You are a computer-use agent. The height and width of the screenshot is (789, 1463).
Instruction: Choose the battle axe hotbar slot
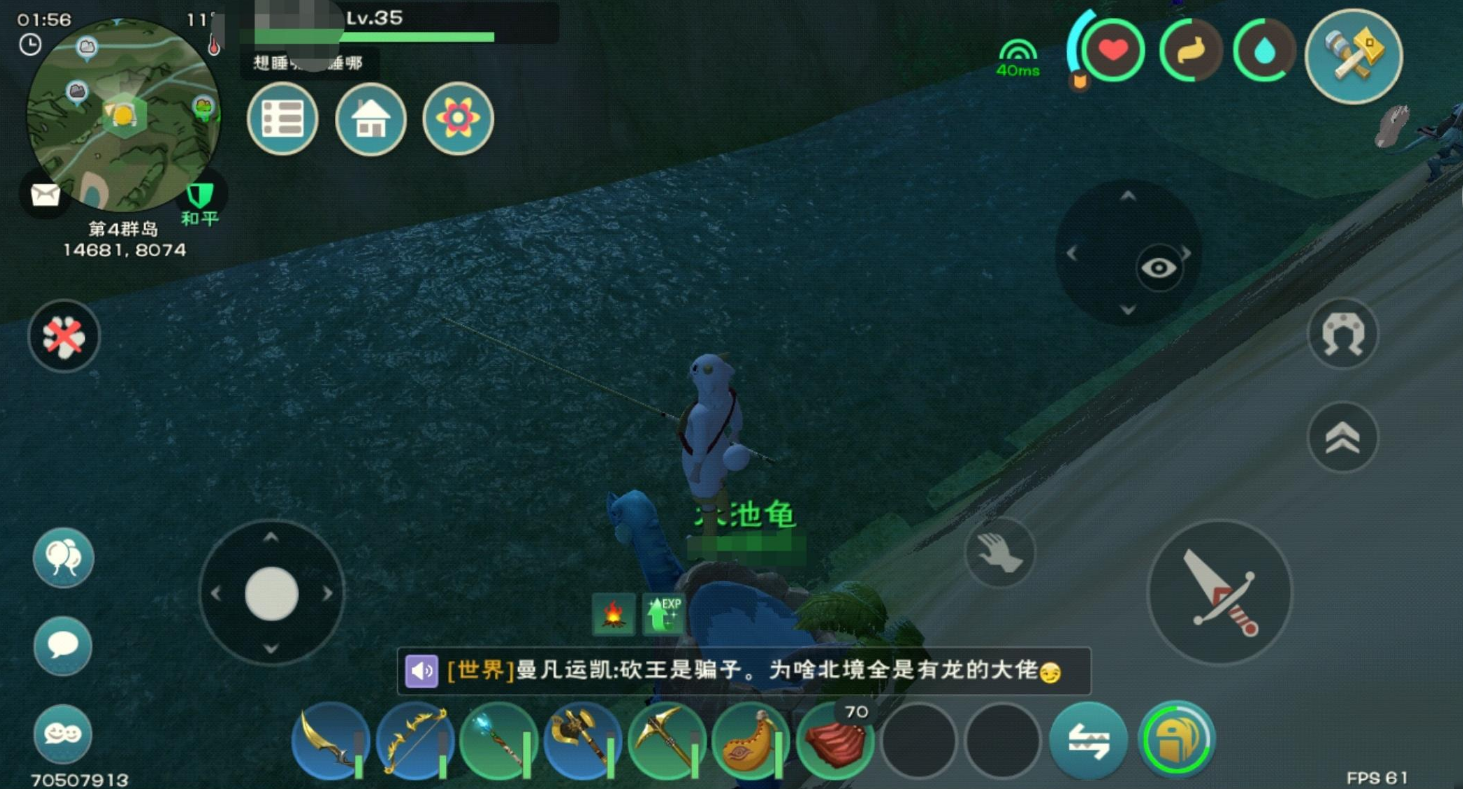[x=583, y=741]
